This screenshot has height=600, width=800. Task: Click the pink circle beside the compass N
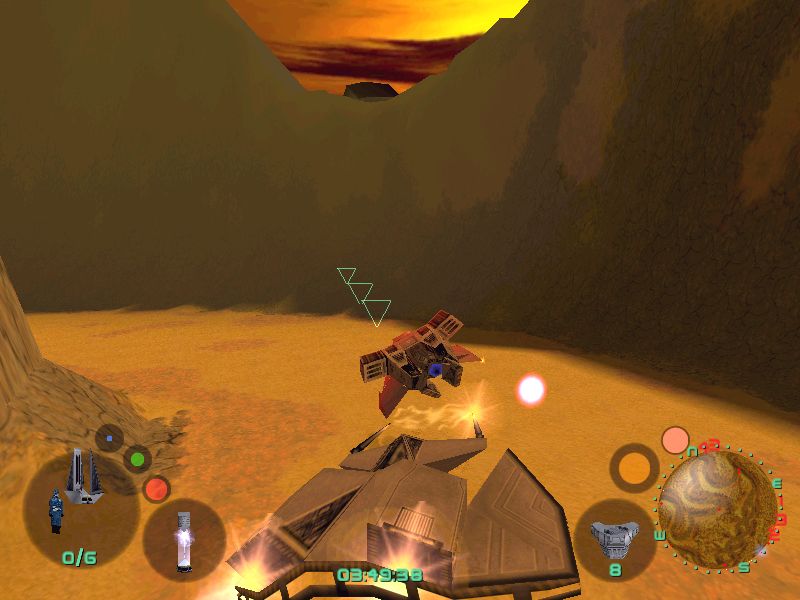click(x=676, y=440)
